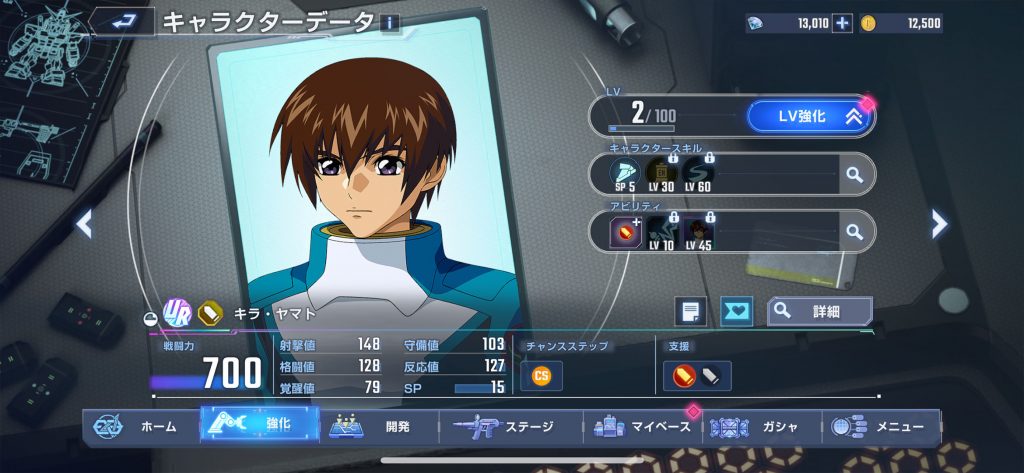This screenshot has height=473, width=1024.
Task: Select the first ability icon with plus
Action: point(626,232)
